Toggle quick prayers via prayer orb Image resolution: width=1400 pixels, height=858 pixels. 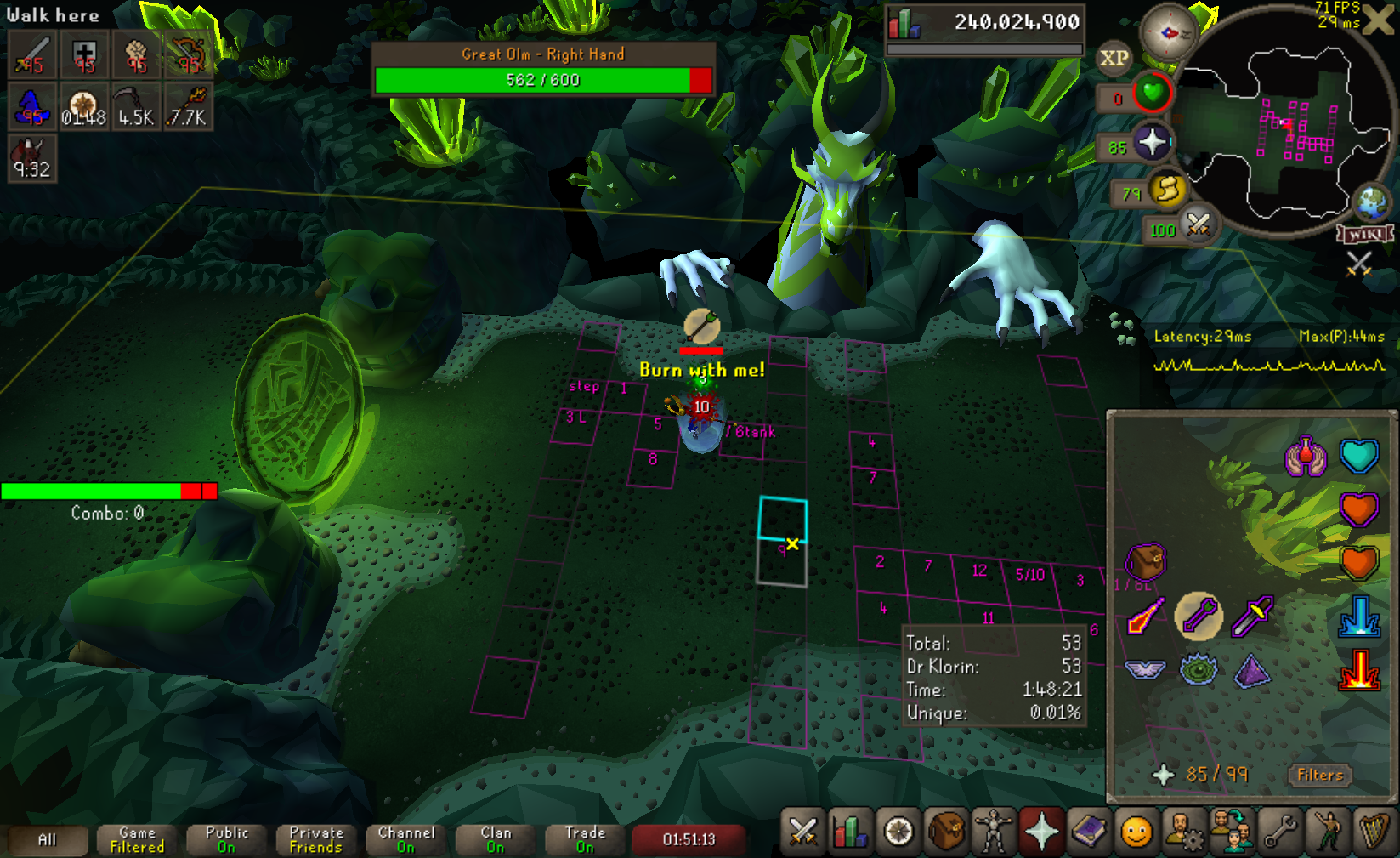pyautogui.click(x=1153, y=142)
